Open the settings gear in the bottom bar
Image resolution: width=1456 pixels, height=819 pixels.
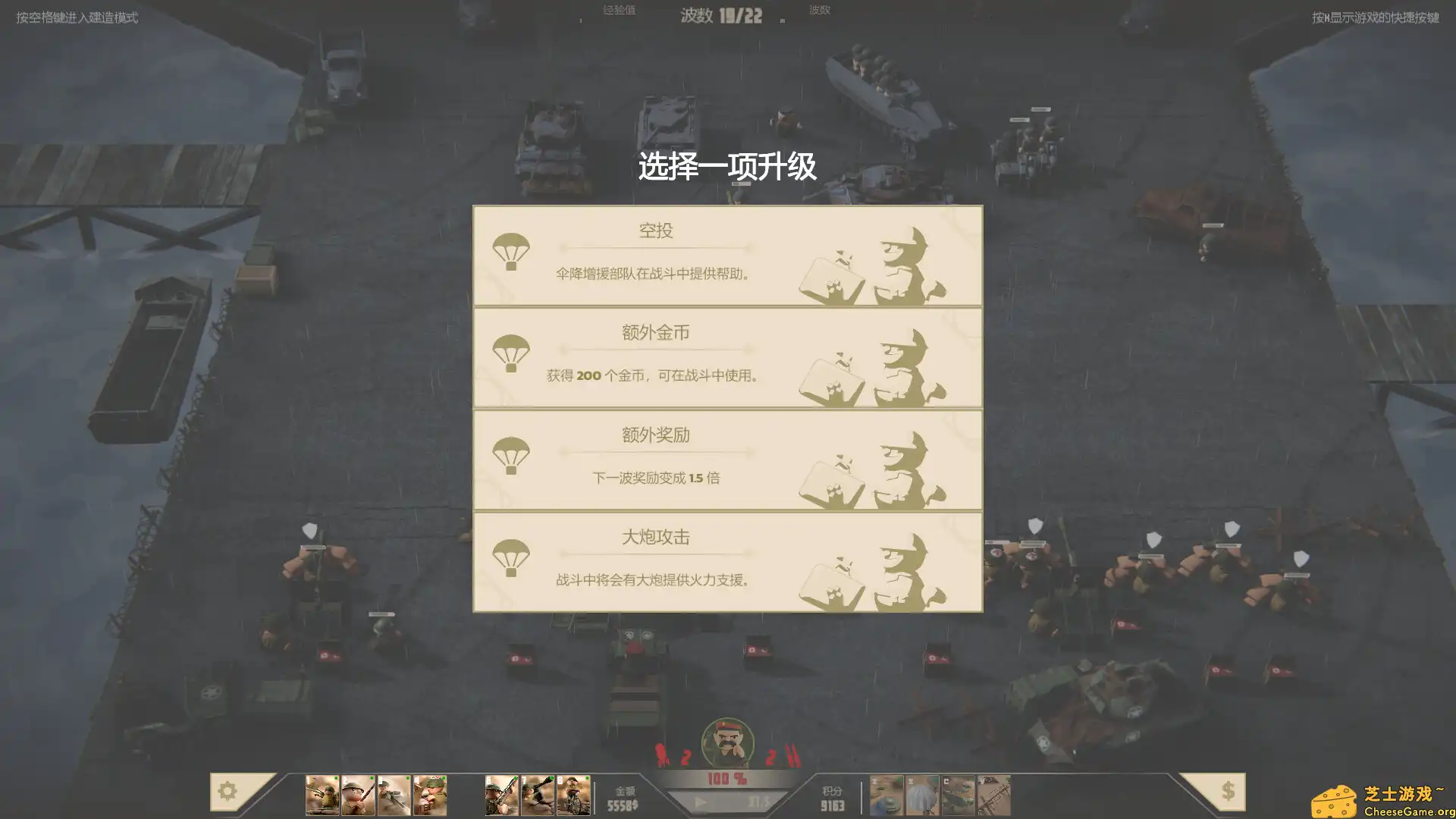tap(227, 791)
